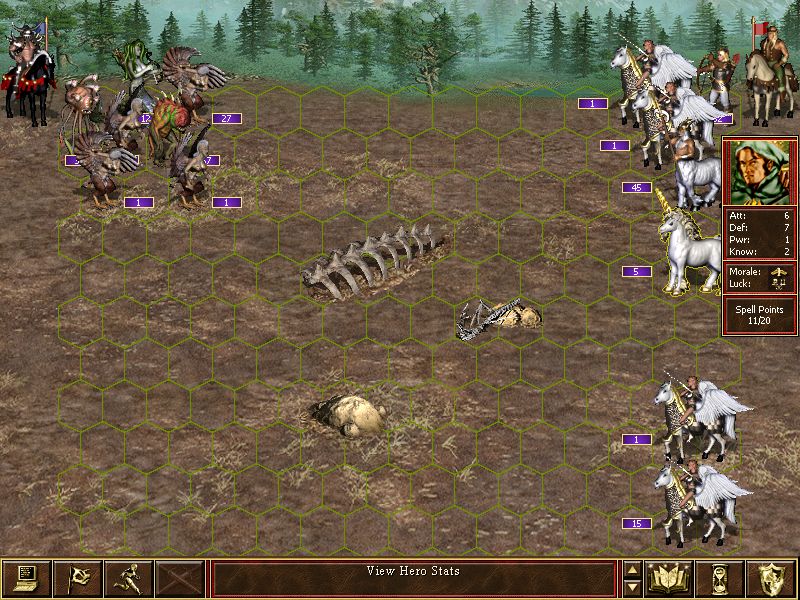The height and width of the screenshot is (600, 800).
Task: Click the surrender flag button
Action: coord(77,578)
